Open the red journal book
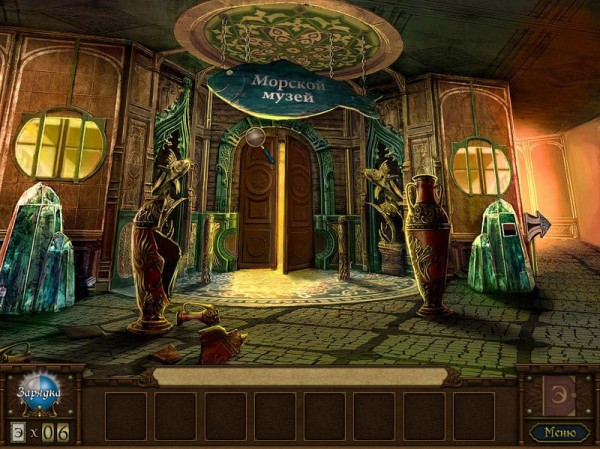This screenshot has height=449, width=600. pyautogui.click(x=557, y=394)
